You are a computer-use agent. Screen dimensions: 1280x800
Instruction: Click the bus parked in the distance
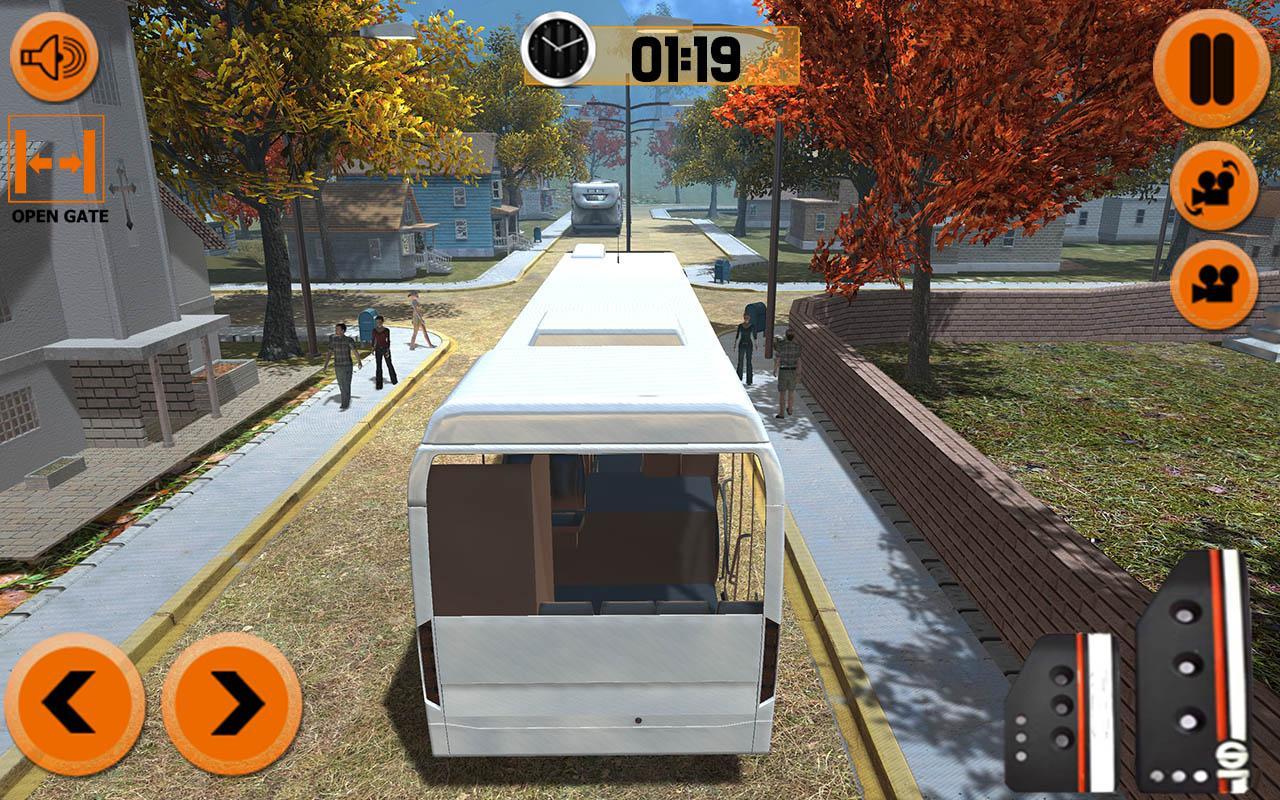594,205
